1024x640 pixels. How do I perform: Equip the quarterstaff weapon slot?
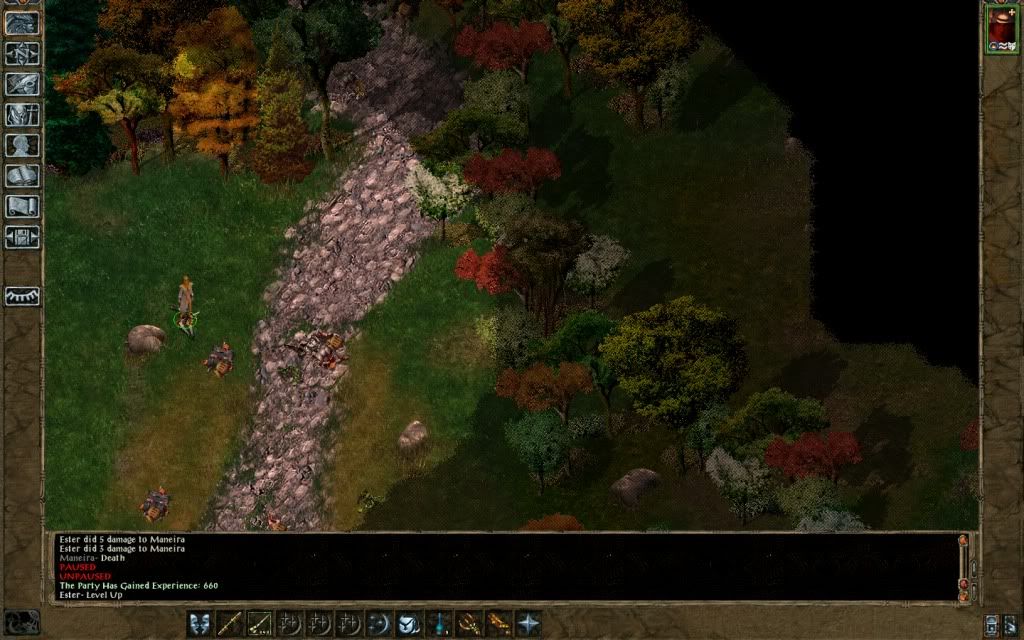[x=230, y=624]
